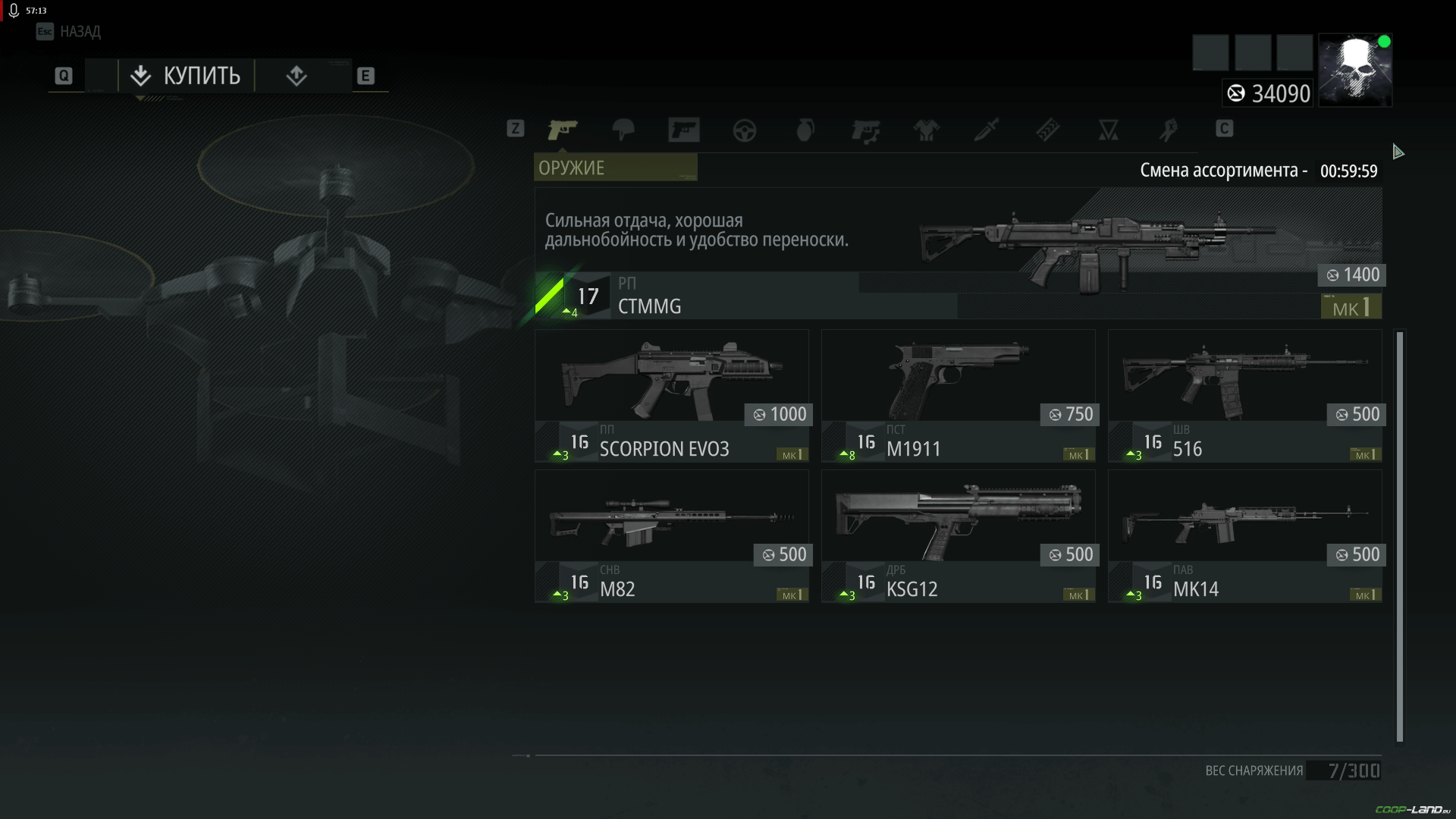Go back with the НАЗАД button
The height and width of the screenshot is (819, 1456).
pyautogui.click(x=69, y=32)
